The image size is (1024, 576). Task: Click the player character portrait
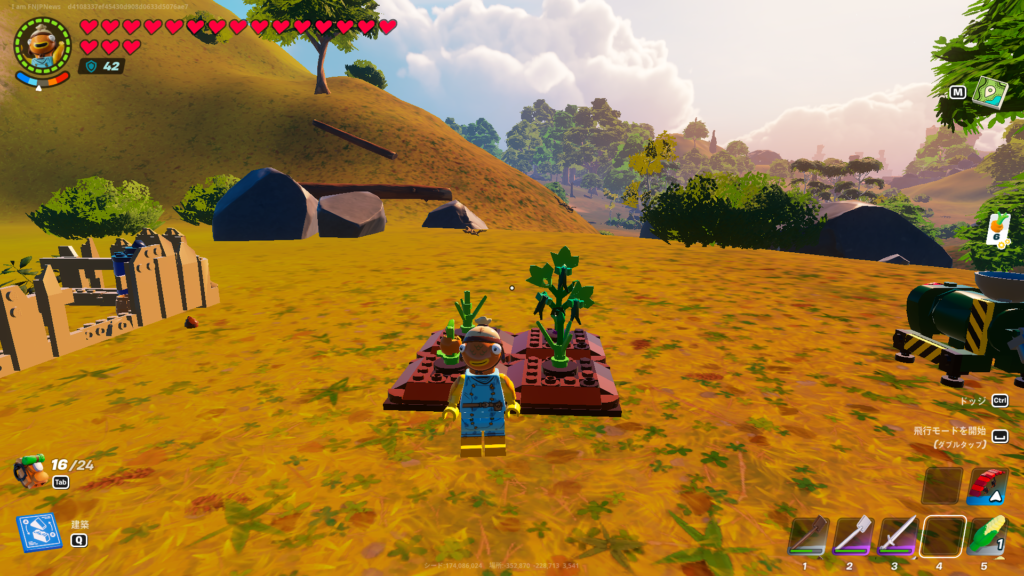click(42, 45)
